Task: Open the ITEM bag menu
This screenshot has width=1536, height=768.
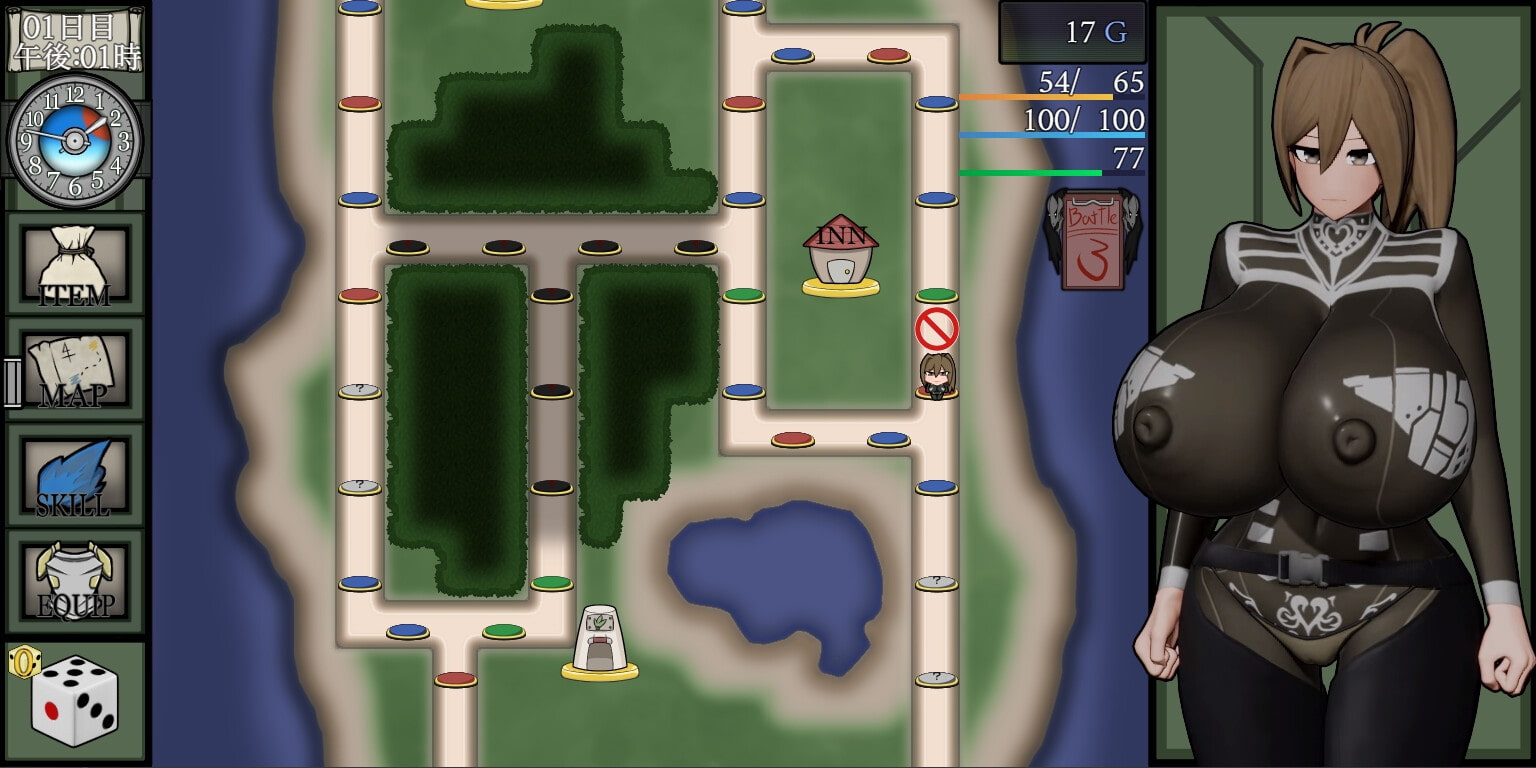Action: pos(75,265)
